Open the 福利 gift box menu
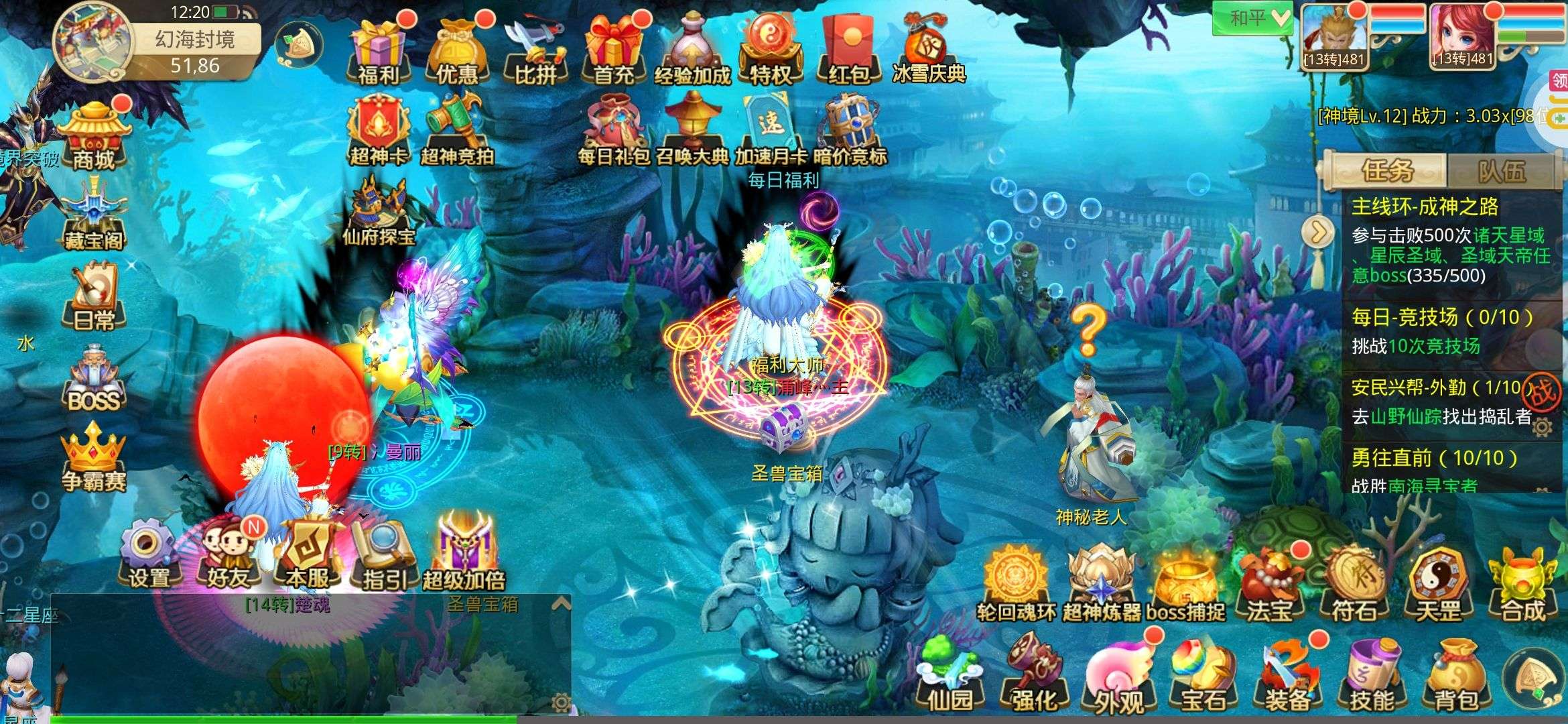Image resolution: width=1568 pixels, height=724 pixels. (378, 51)
